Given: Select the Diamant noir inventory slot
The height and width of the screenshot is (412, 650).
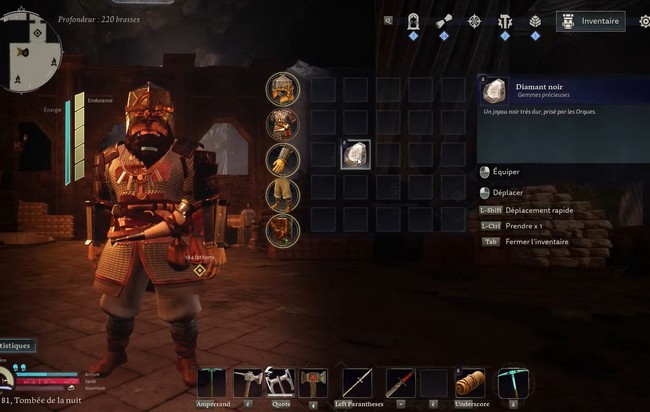Looking at the screenshot, I should point(356,154).
